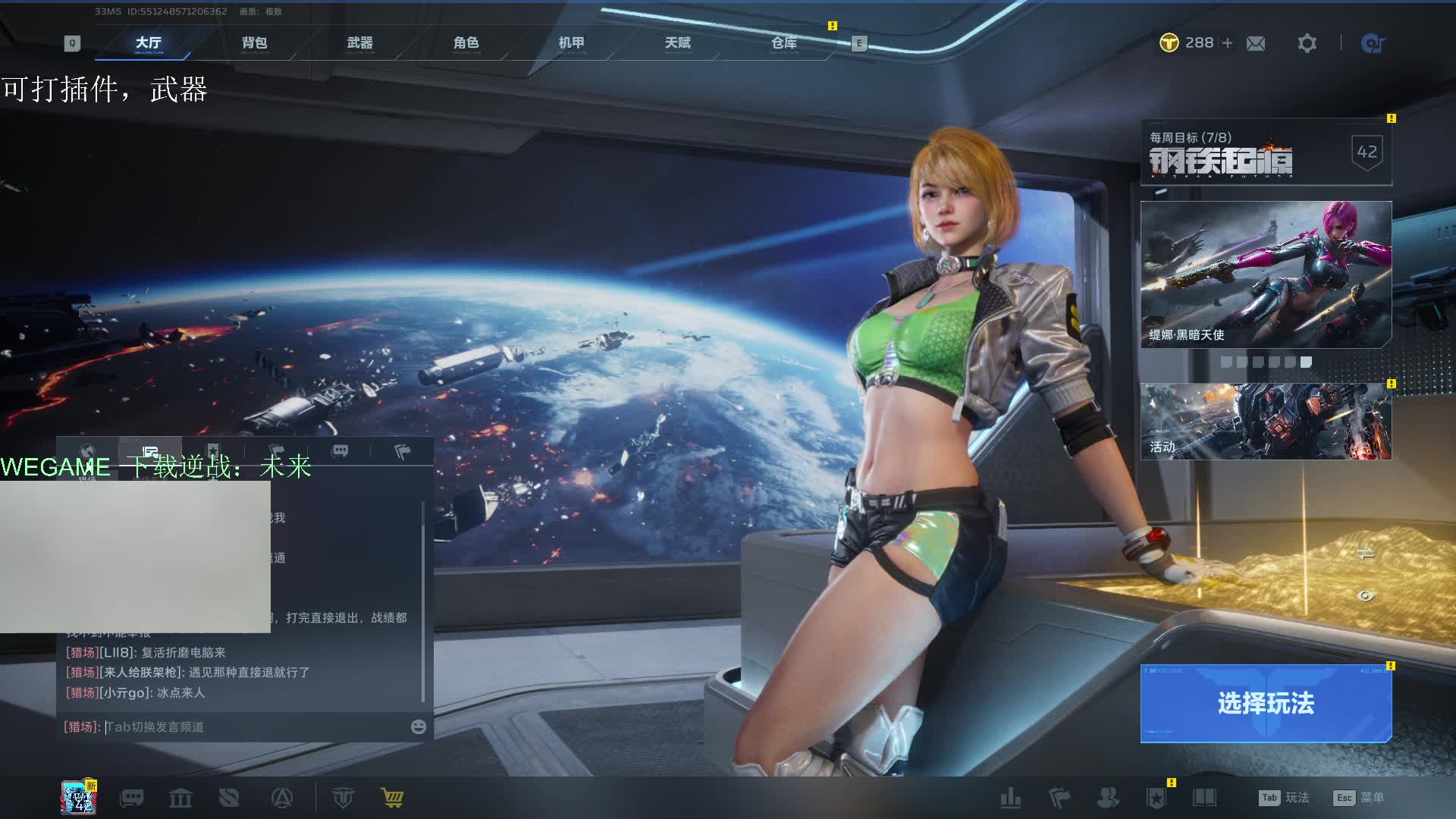Image resolution: width=1456 pixels, height=819 pixels.
Task: Open the 每周目标 weekly goals panel
Action: [1266, 152]
